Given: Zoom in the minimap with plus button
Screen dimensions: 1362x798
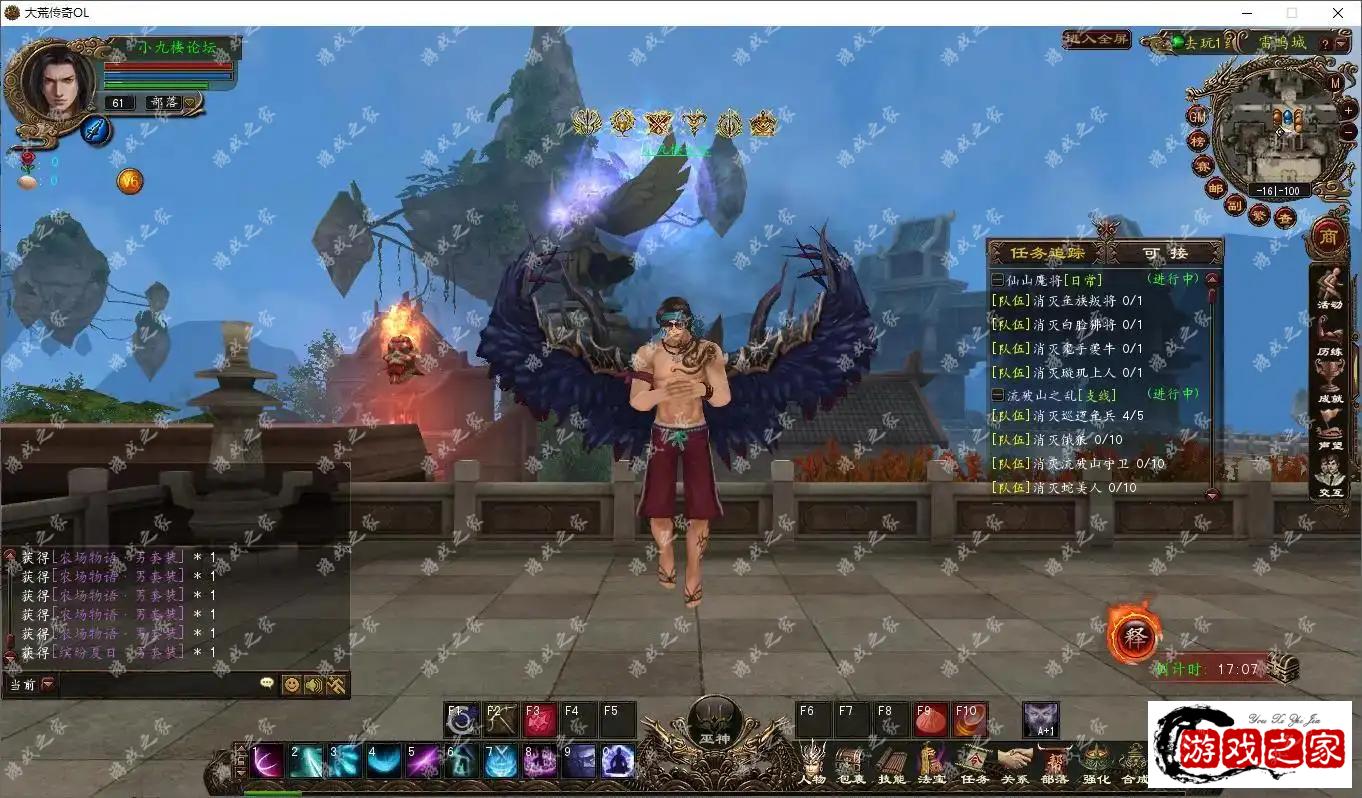Looking at the screenshot, I should coord(1346,104).
